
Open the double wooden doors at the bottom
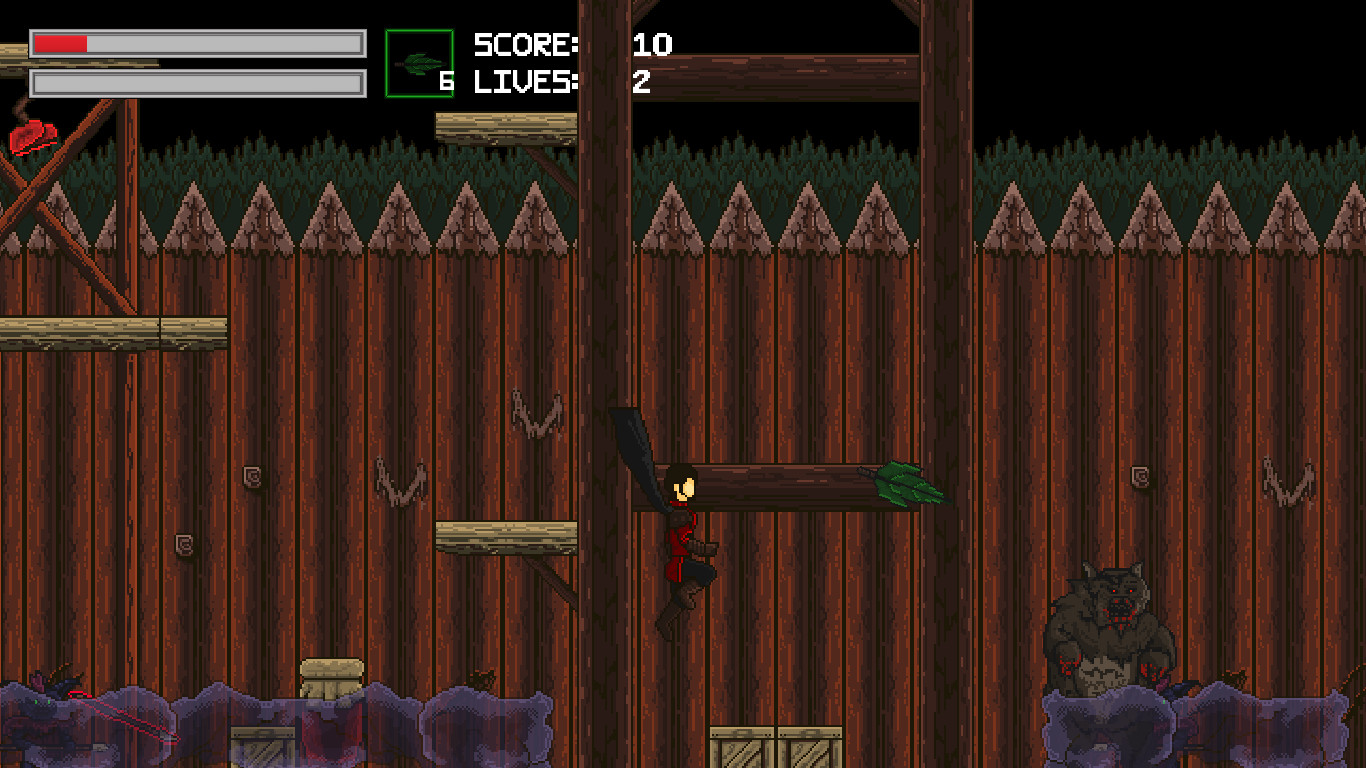click(775, 745)
